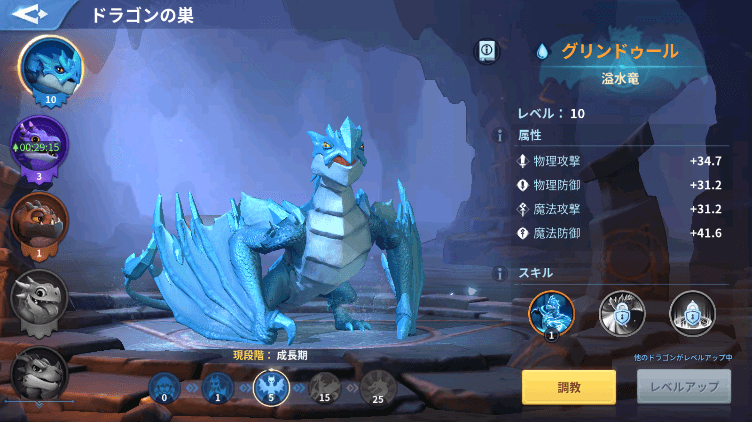Image resolution: width=752 pixels, height=422 pixels.
Task: Show skill details via スキル info icon
Action: [x=498, y=273]
